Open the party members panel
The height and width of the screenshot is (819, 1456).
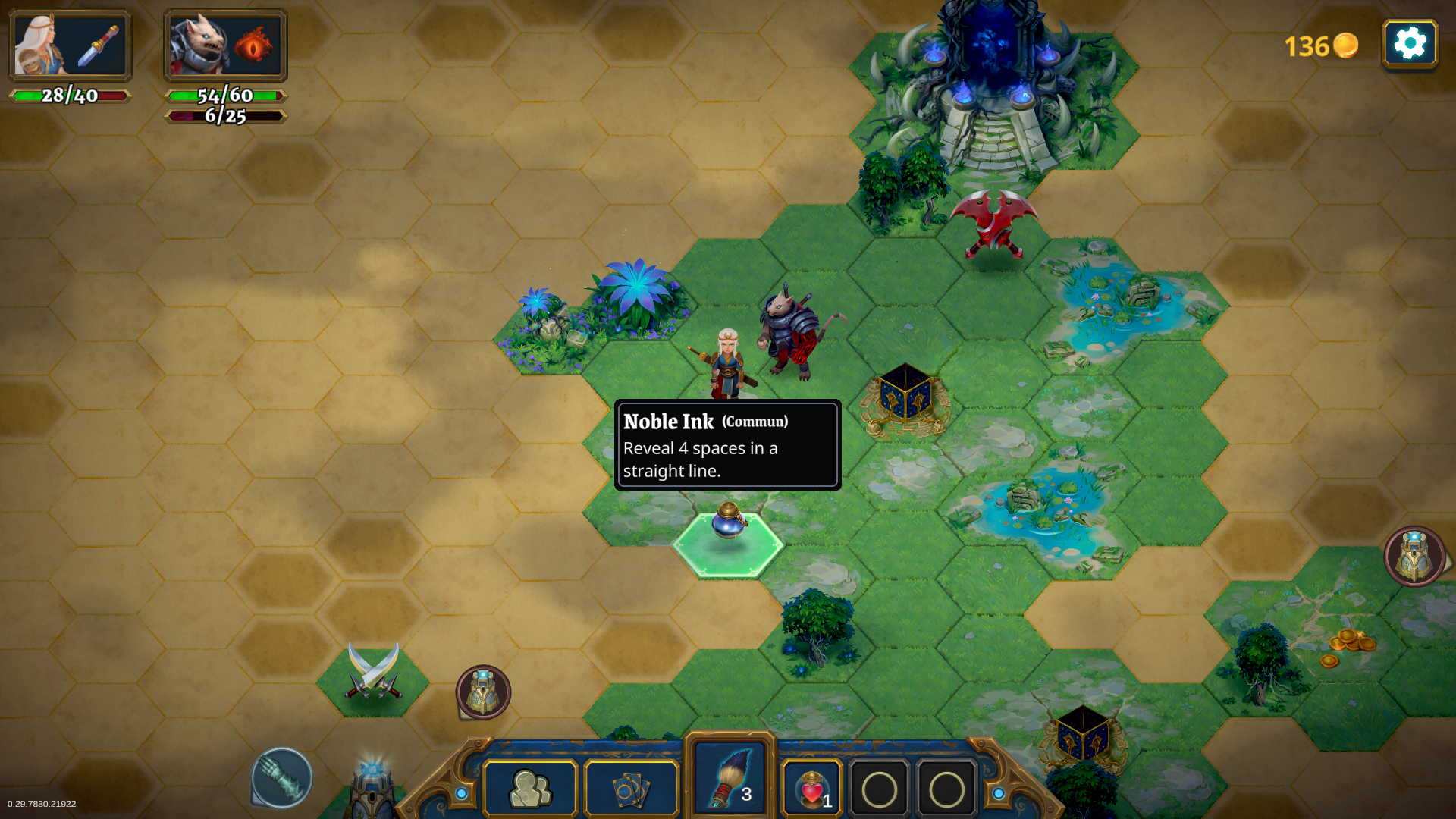click(530, 789)
